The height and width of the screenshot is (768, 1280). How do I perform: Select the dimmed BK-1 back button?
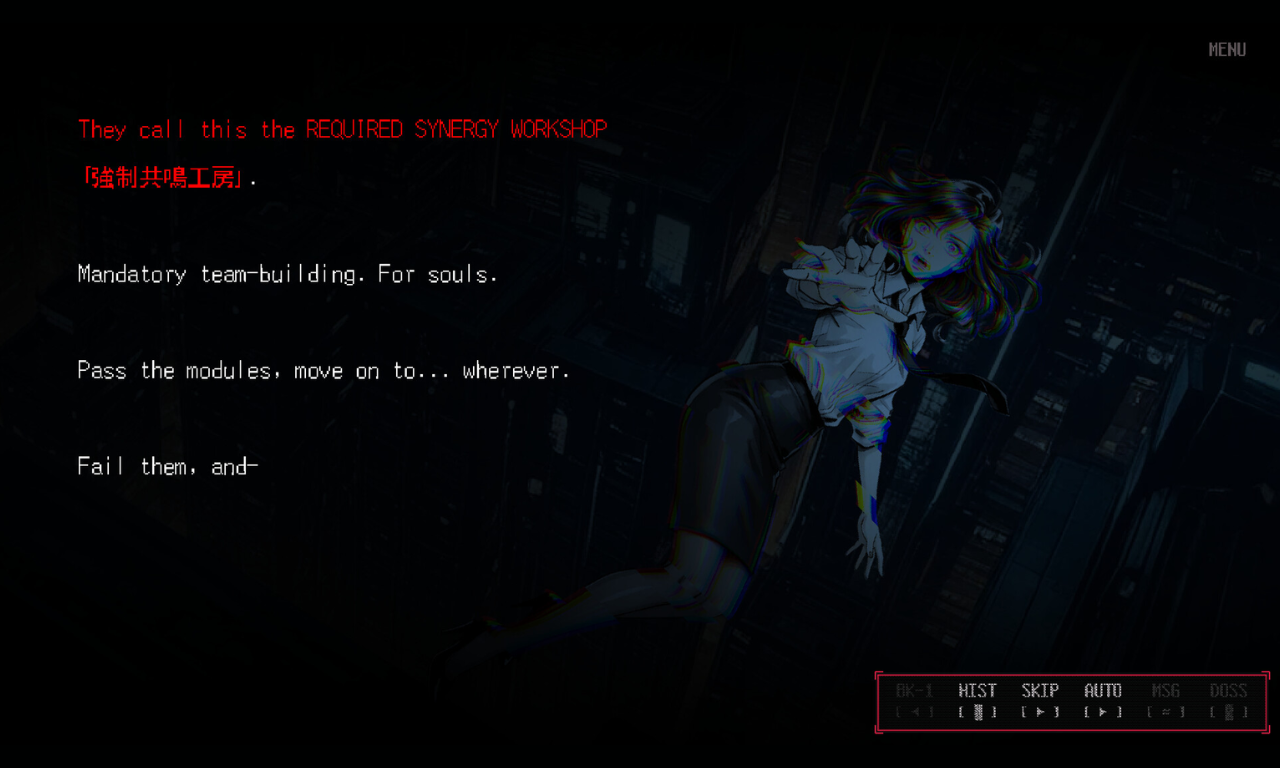pyautogui.click(x=914, y=700)
